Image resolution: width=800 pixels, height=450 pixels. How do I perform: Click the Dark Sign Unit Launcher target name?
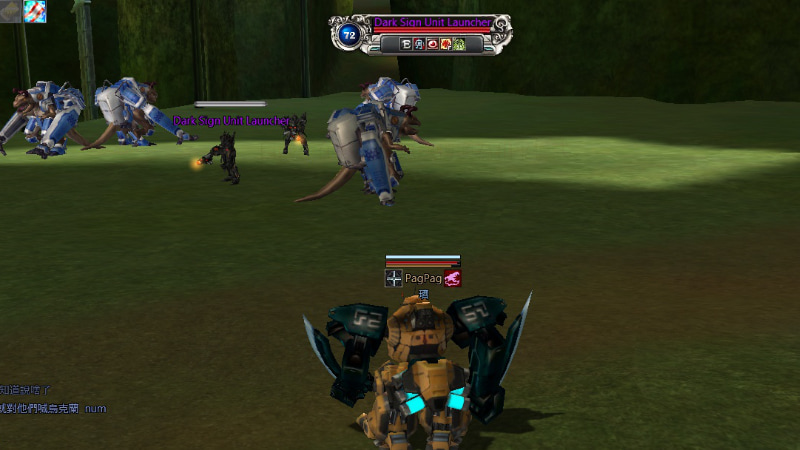click(x=432, y=22)
